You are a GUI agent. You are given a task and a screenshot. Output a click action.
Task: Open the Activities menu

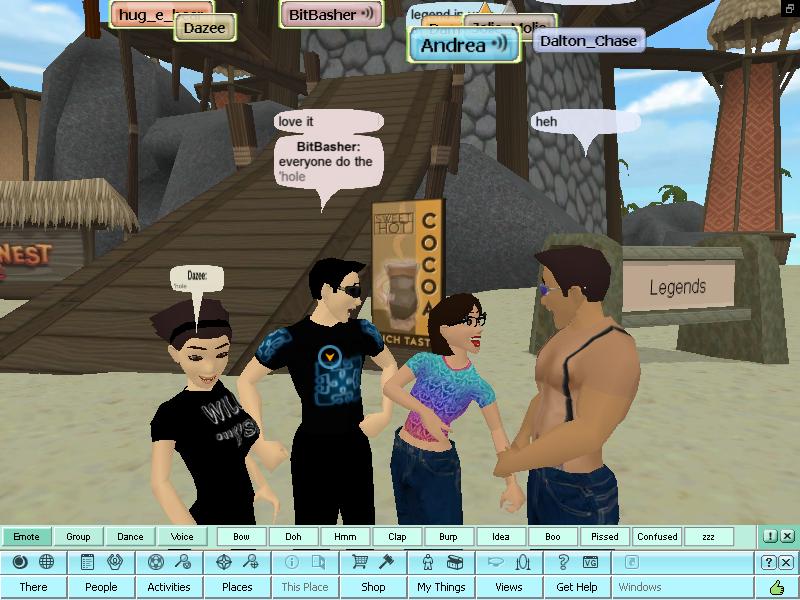point(169,587)
